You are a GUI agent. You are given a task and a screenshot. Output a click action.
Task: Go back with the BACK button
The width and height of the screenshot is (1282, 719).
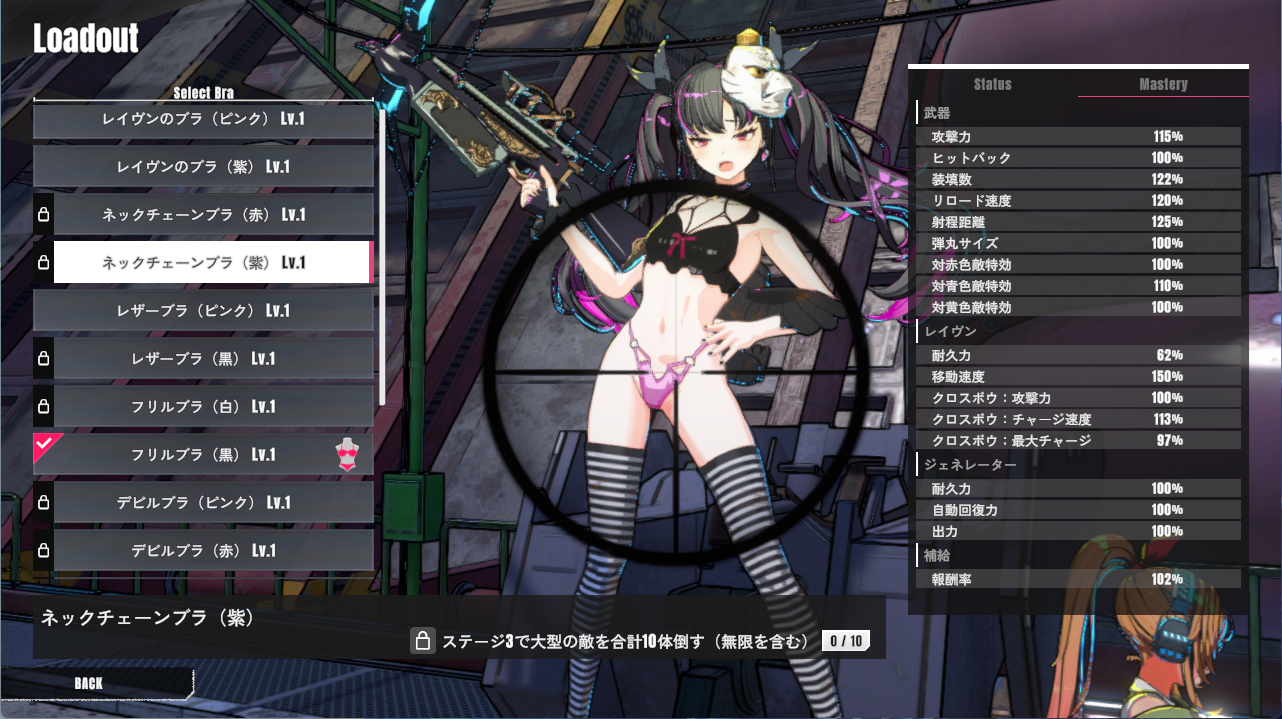point(90,683)
